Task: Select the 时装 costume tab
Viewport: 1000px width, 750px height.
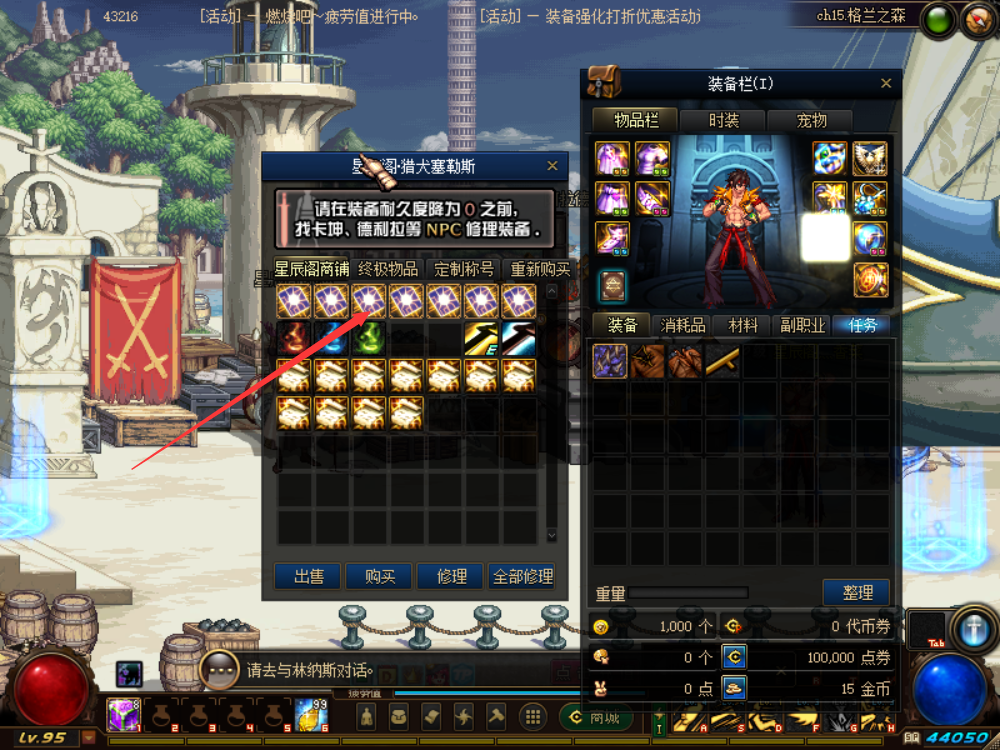Action: pos(724,120)
